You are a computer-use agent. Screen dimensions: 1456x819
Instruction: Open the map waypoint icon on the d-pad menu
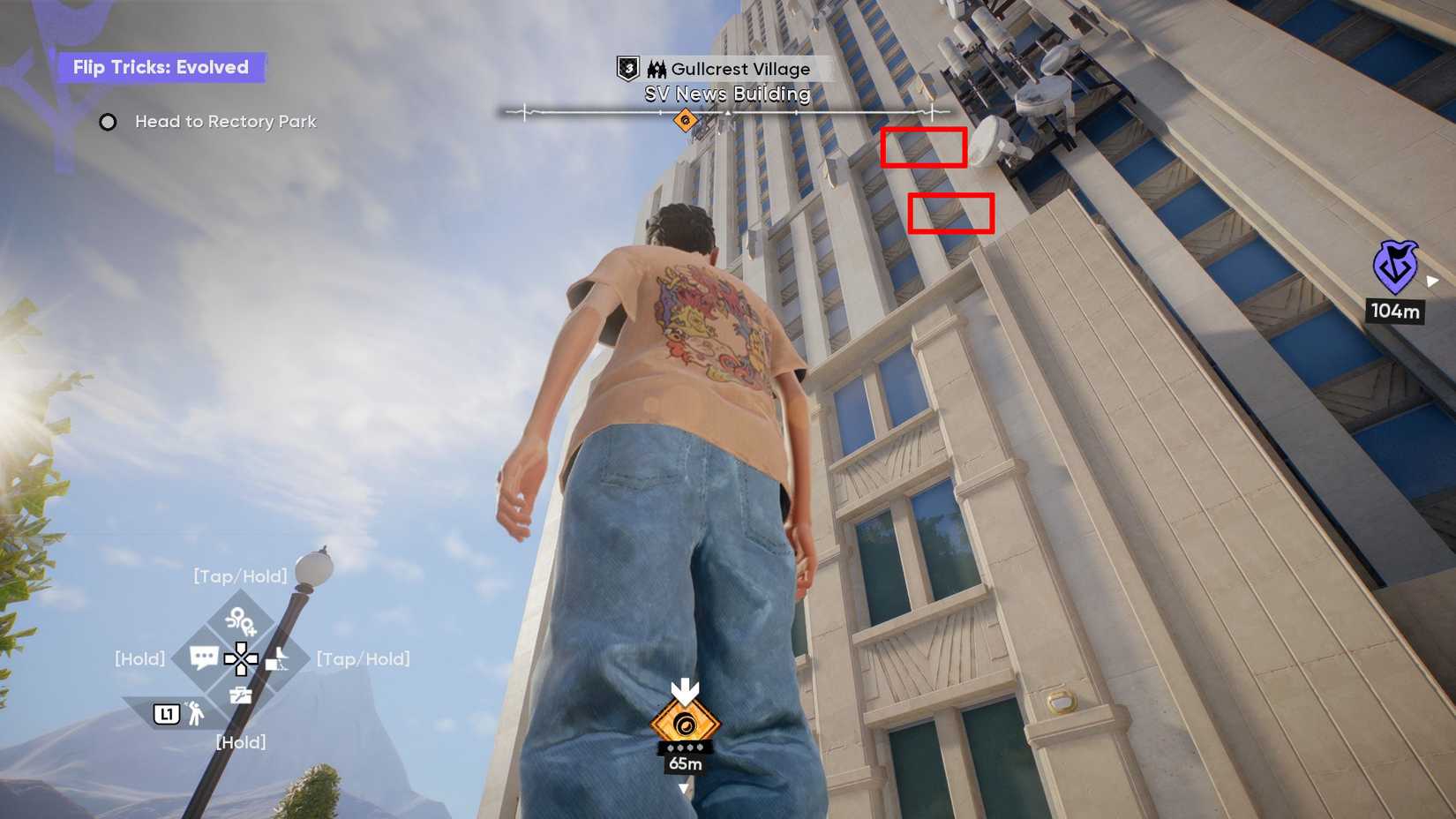[242, 622]
